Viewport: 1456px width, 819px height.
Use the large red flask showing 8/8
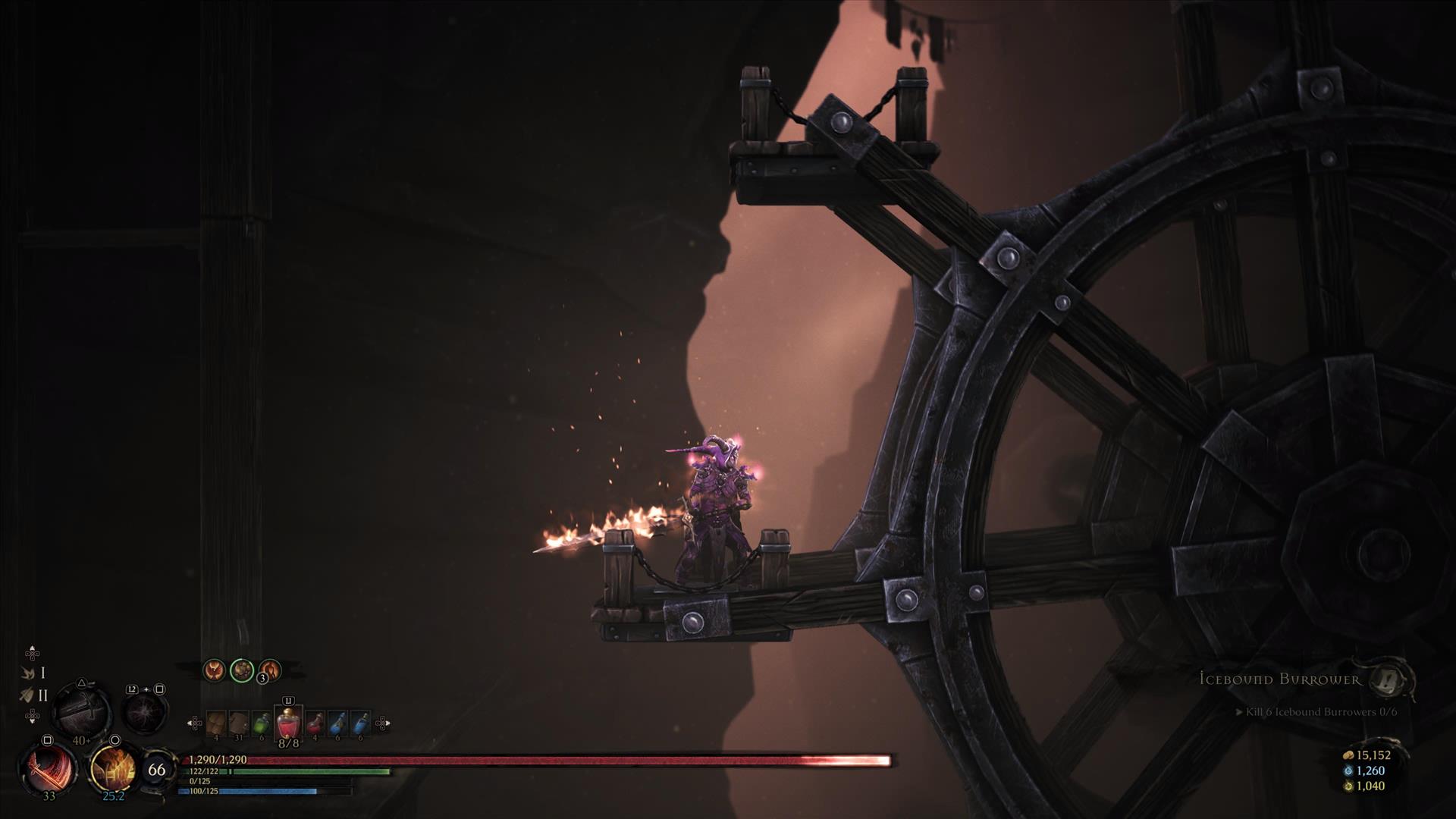288,724
